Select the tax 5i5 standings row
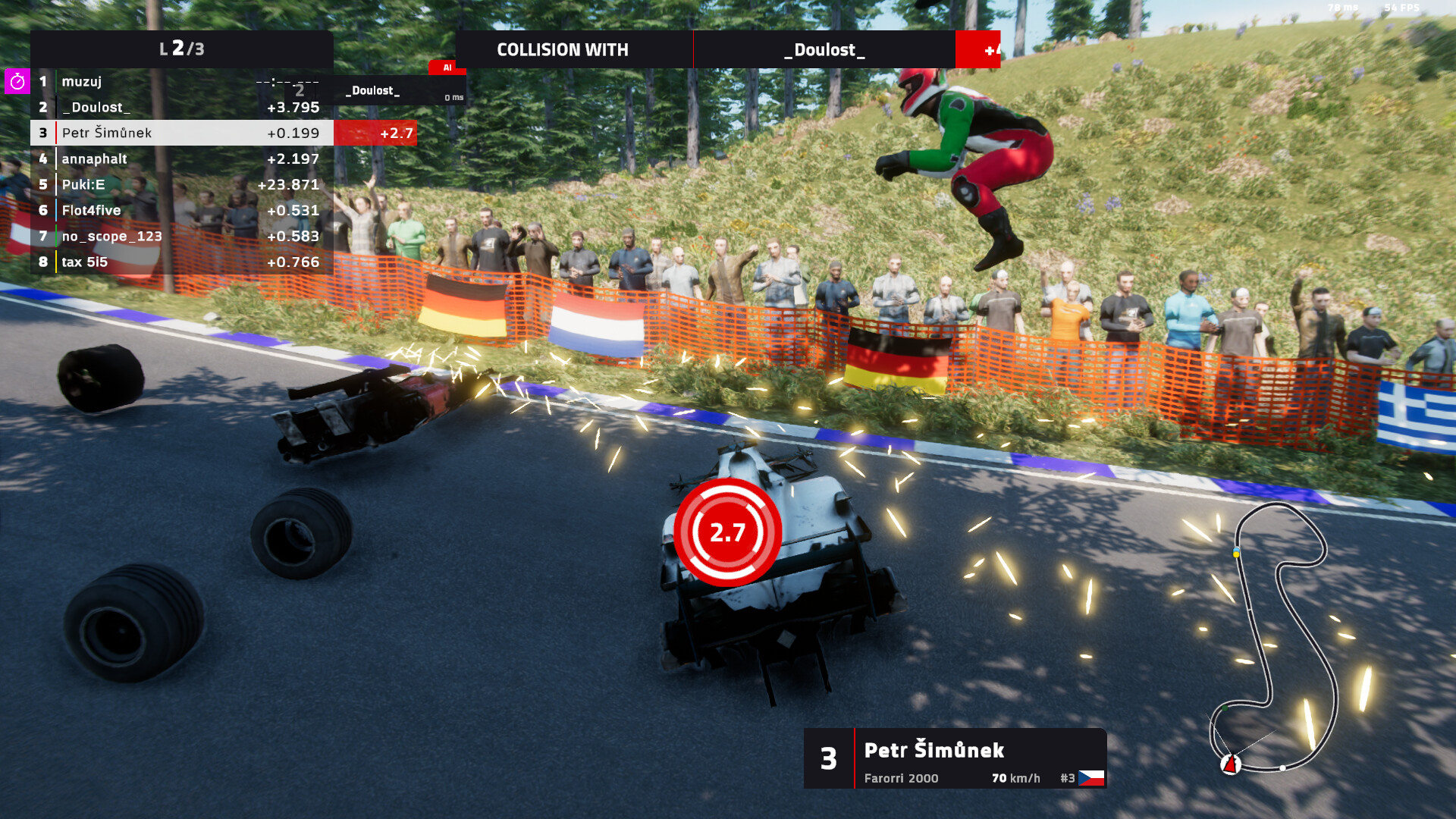The image size is (1456, 819). coord(182,262)
